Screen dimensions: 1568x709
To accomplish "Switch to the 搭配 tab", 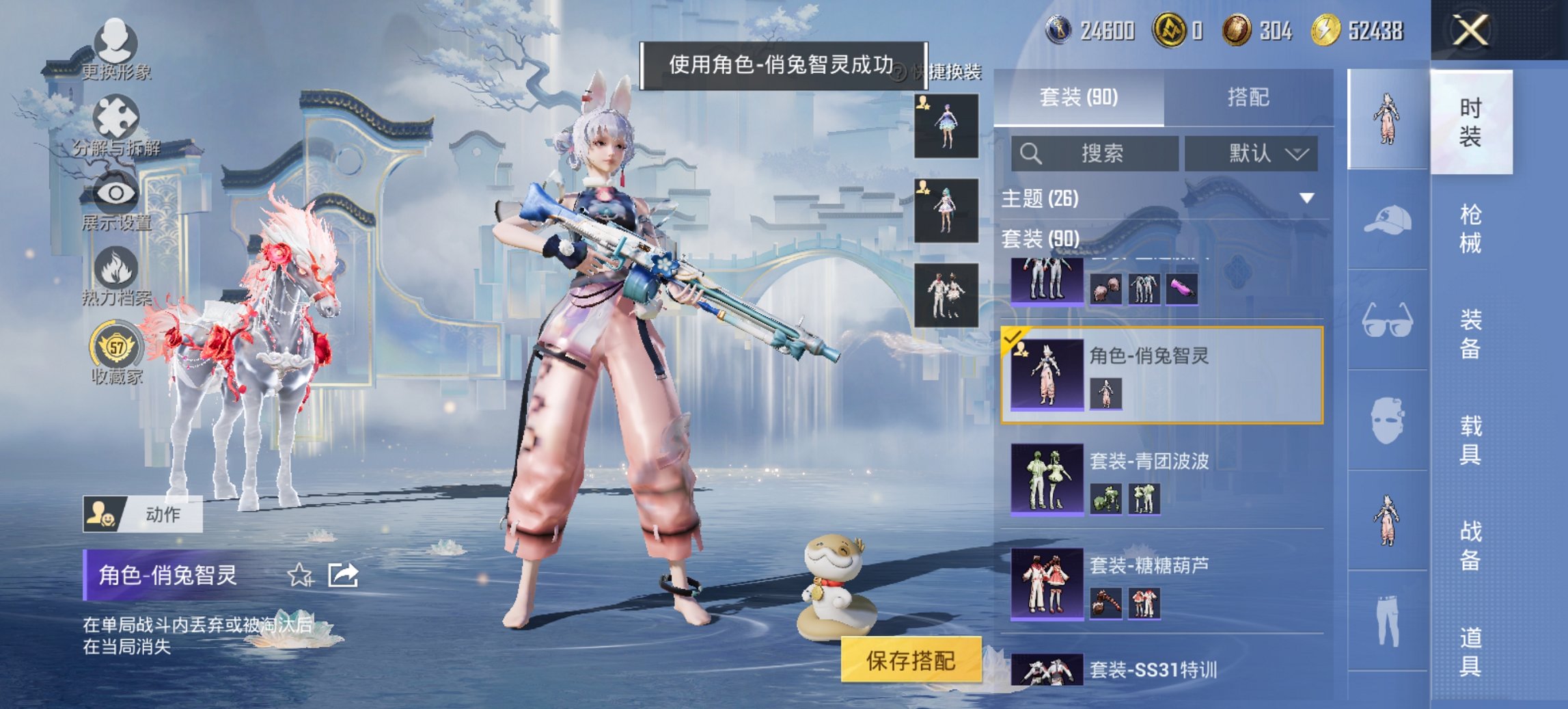I will click(x=1250, y=97).
